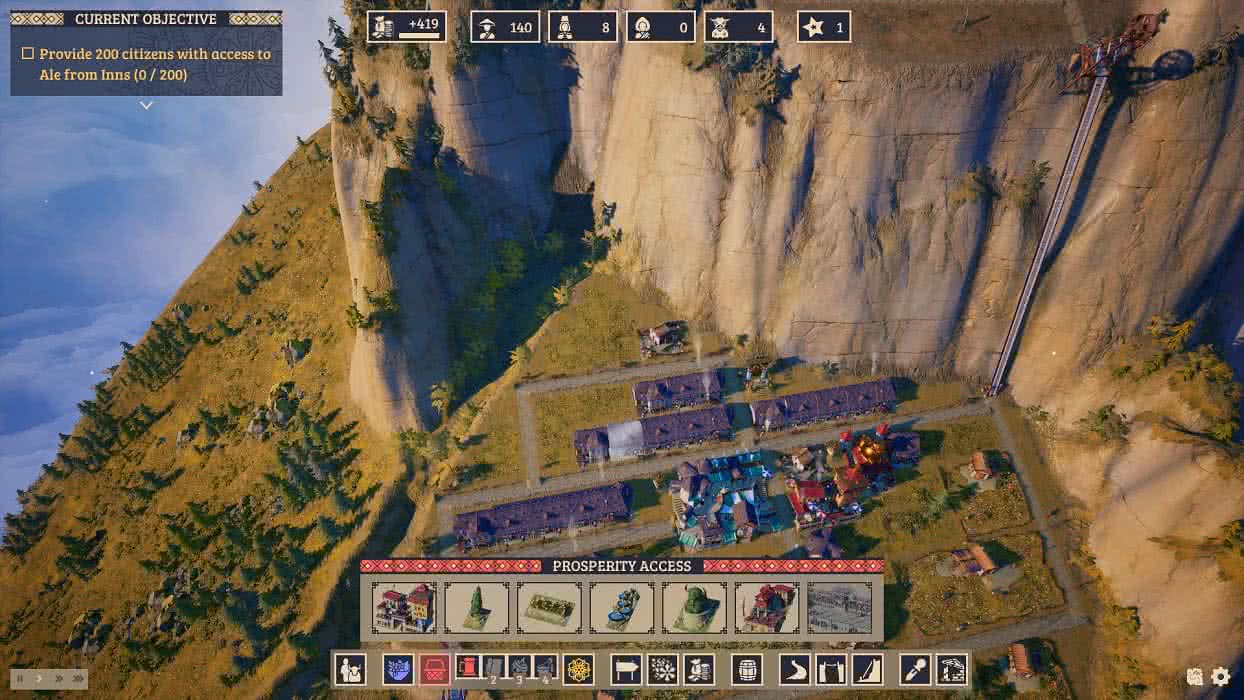Image resolution: width=1244 pixels, height=700 pixels.
Task: Select the signpost tool
Action: [x=626, y=669]
